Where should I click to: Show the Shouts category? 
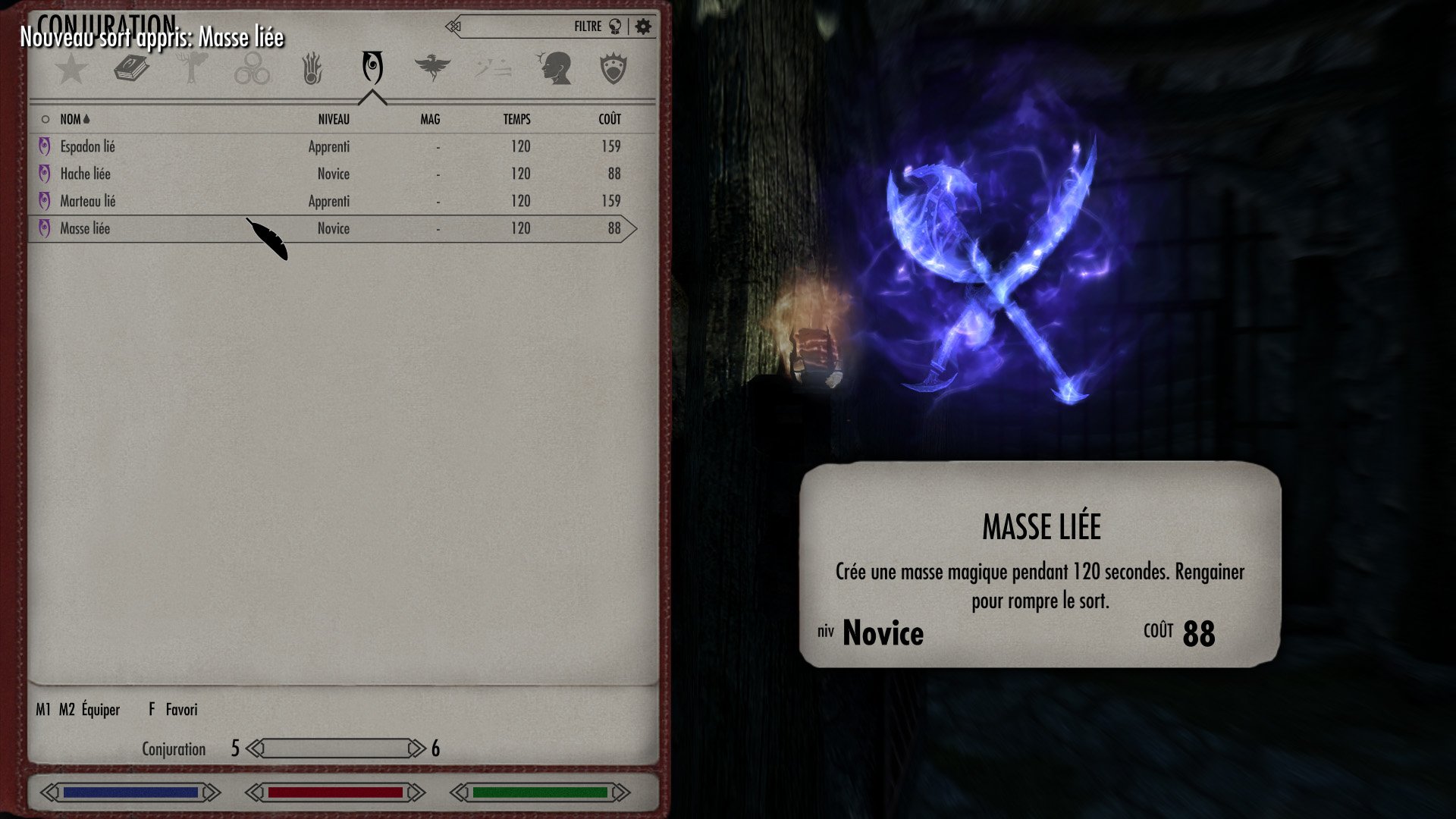tap(493, 69)
